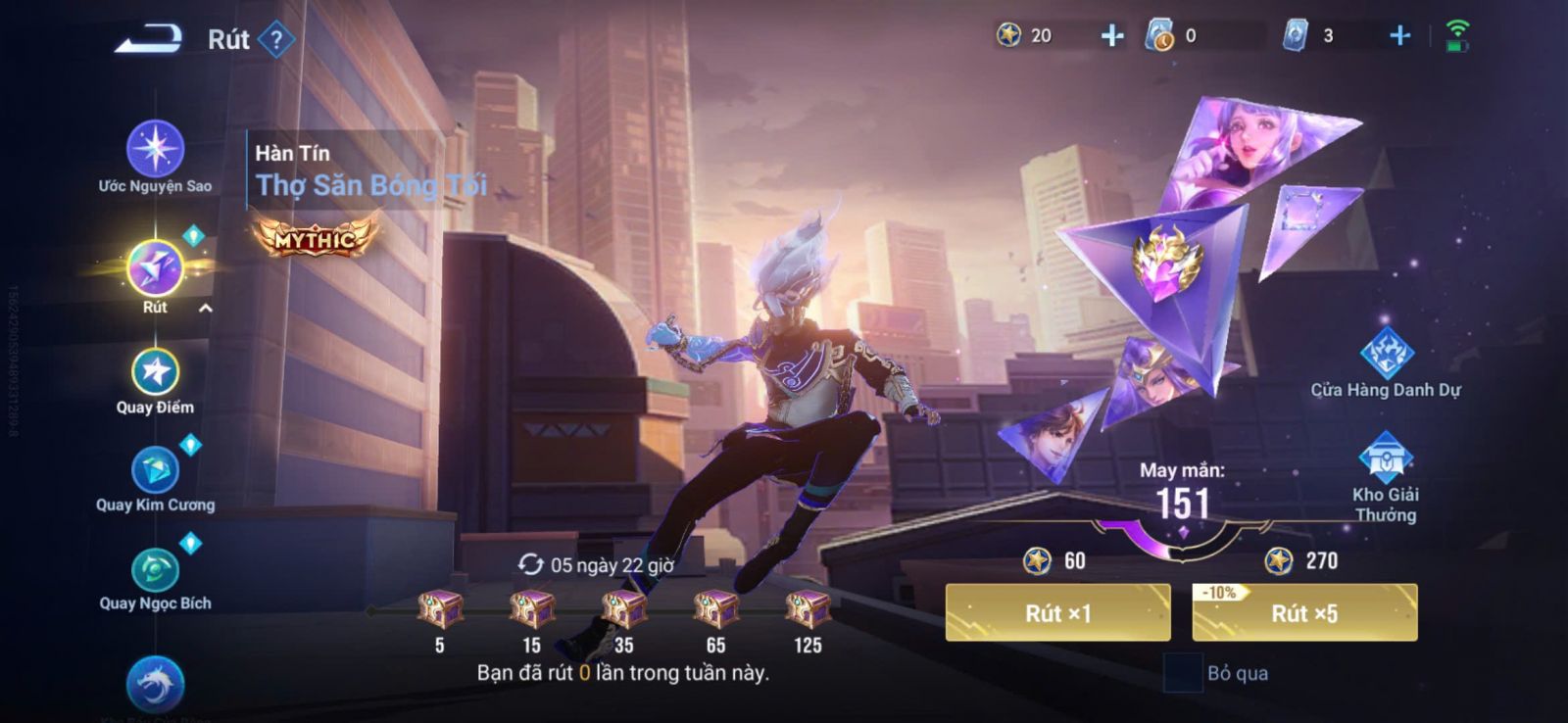Viewport: 1568px width, 723px height.
Task: Draw once with Rút ×1
Action: [x=1057, y=613]
